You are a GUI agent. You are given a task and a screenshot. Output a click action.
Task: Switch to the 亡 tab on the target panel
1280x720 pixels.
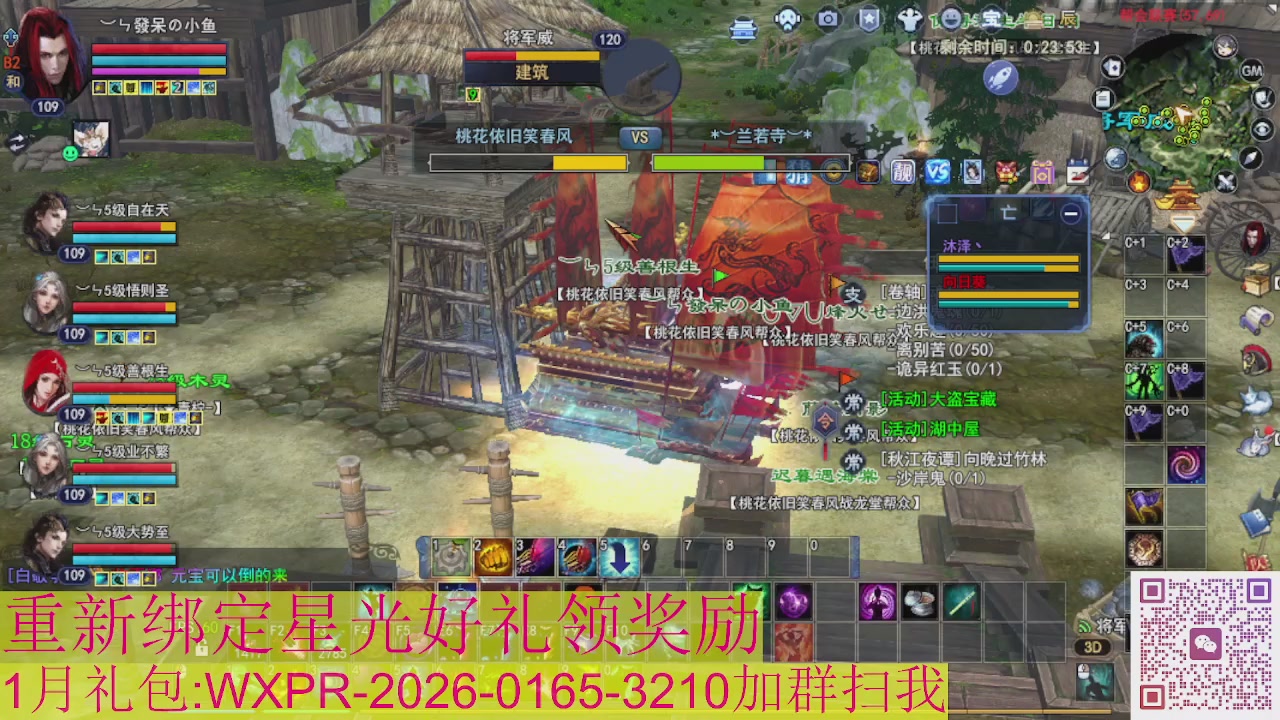click(1009, 213)
